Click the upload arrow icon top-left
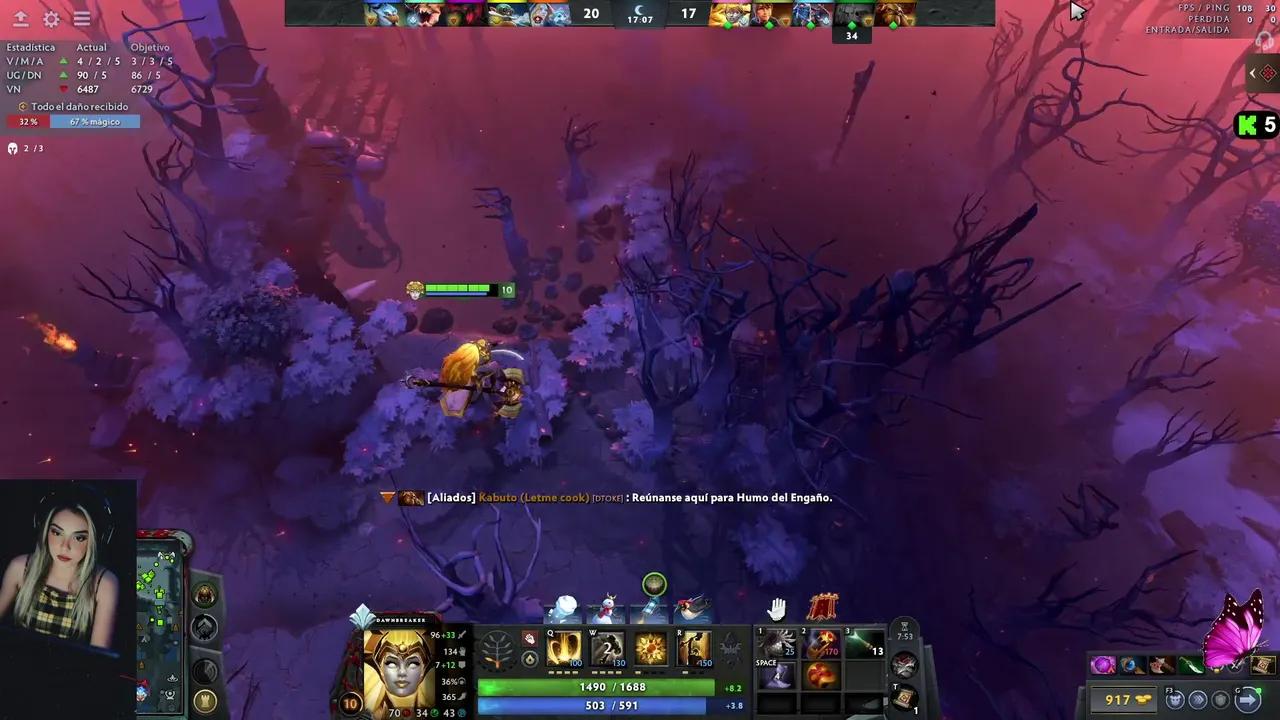Screen dimensions: 1280x720 click(20, 18)
